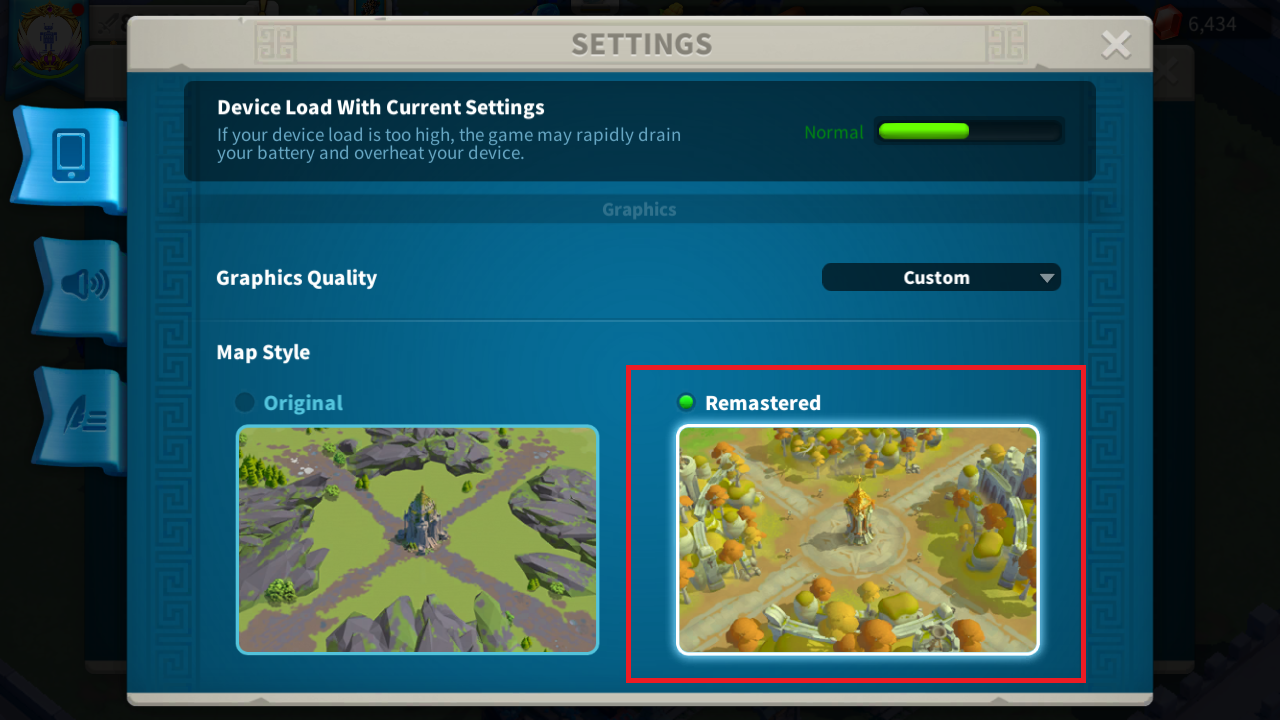Open the device settings tab with phone icon

tap(66, 157)
